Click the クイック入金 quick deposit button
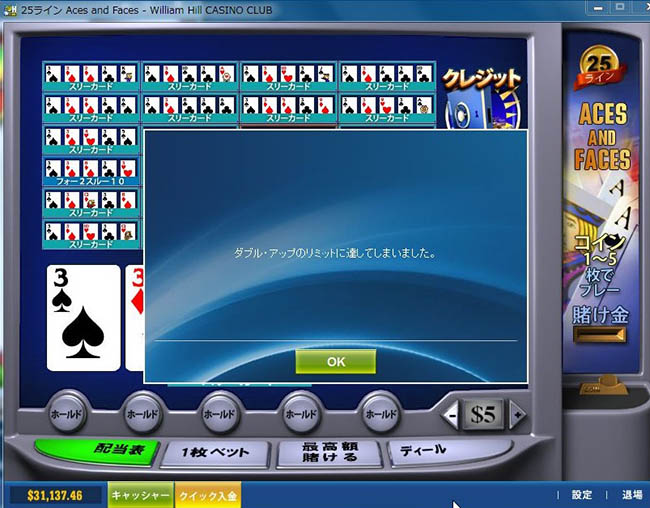The height and width of the screenshot is (508, 650). click(208, 495)
